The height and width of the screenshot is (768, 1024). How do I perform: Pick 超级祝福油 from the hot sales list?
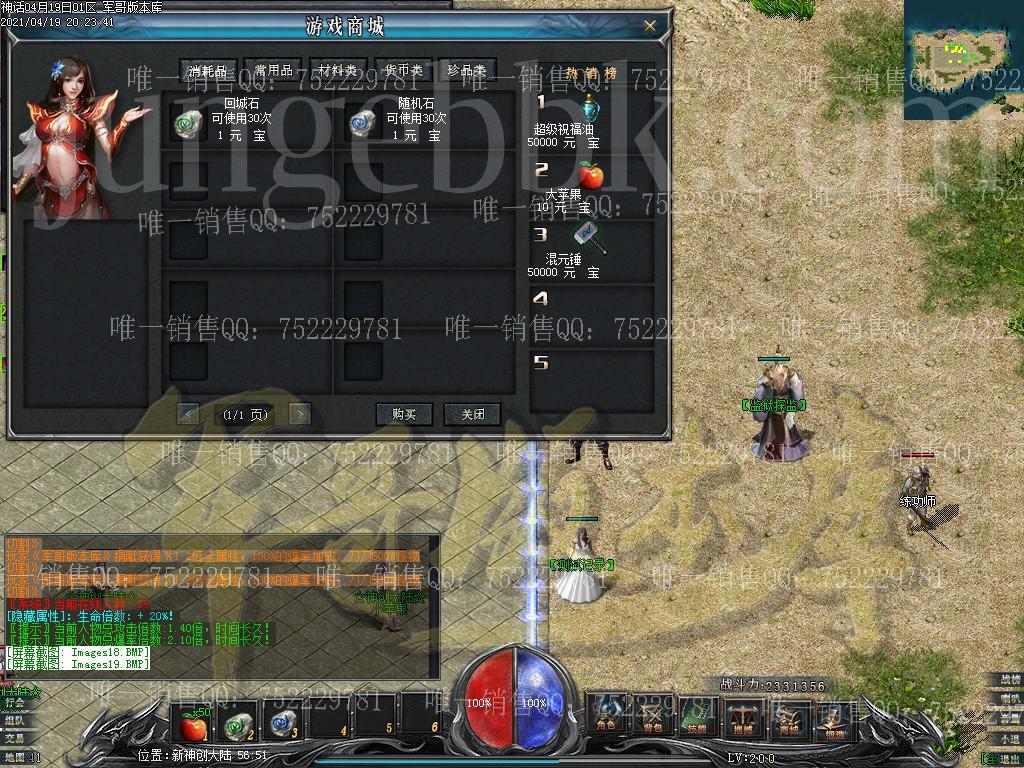coord(590,107)
